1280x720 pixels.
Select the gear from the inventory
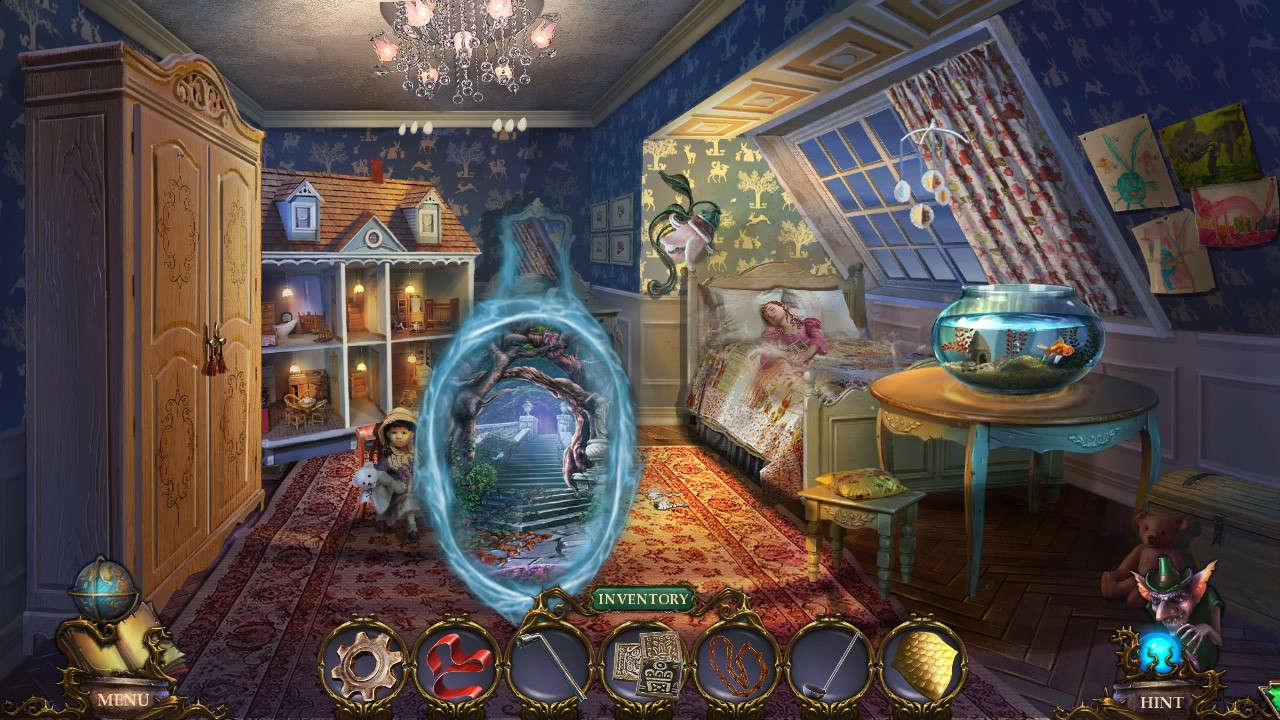click(367, 663)
